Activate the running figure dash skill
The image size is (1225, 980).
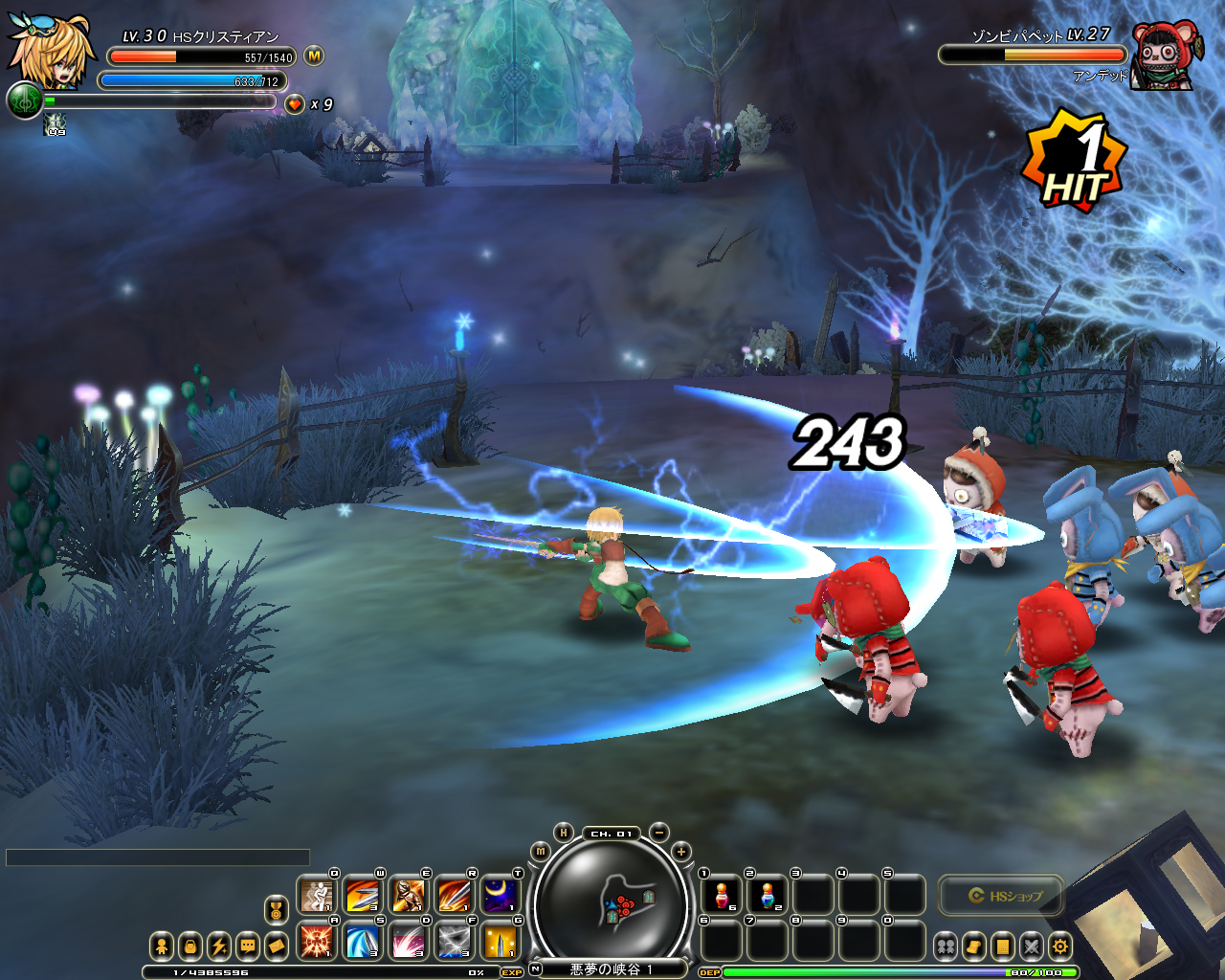pyautogui.click(x=316, y=896)
